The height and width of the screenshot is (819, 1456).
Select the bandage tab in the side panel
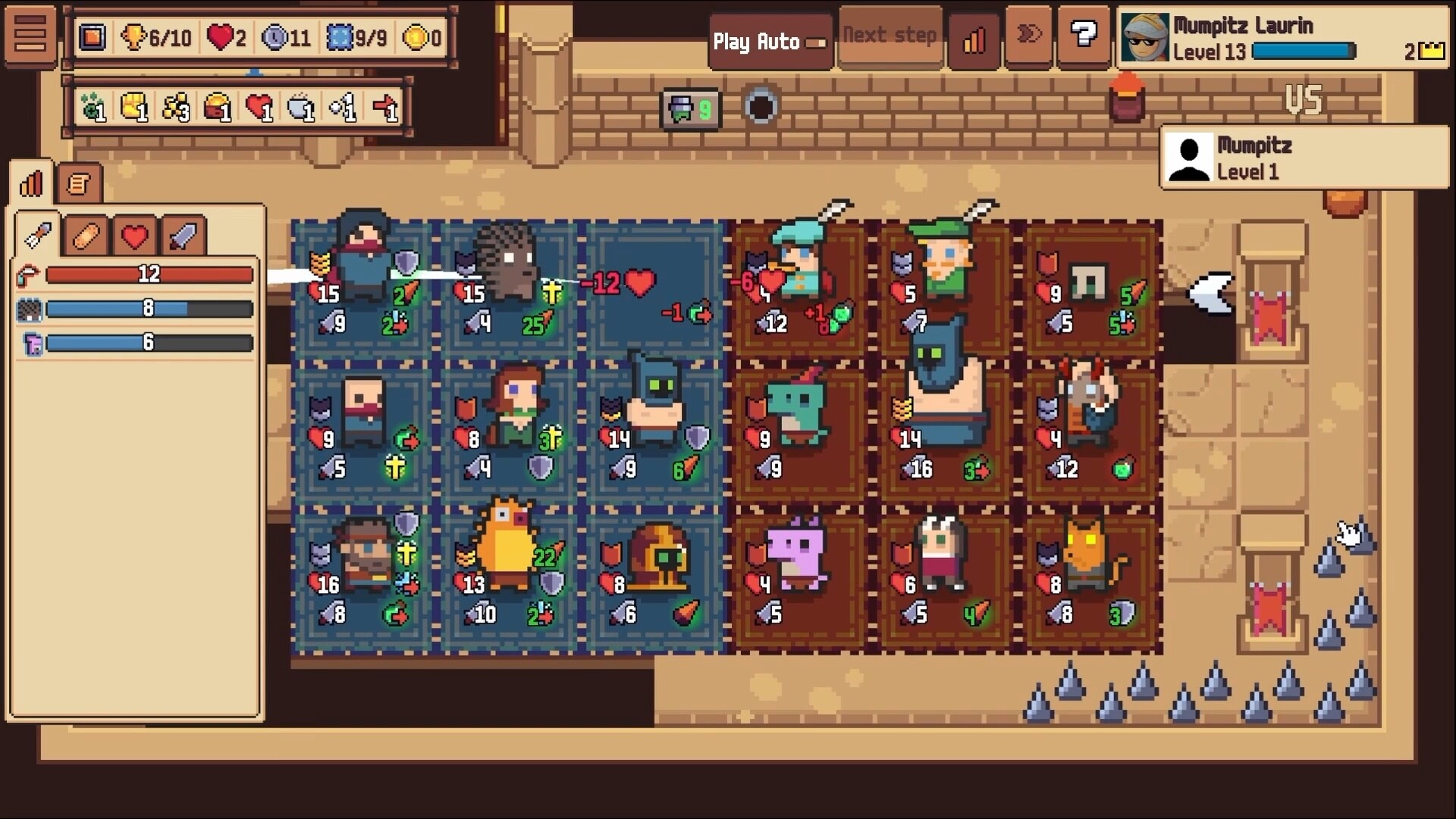(86, 235)
